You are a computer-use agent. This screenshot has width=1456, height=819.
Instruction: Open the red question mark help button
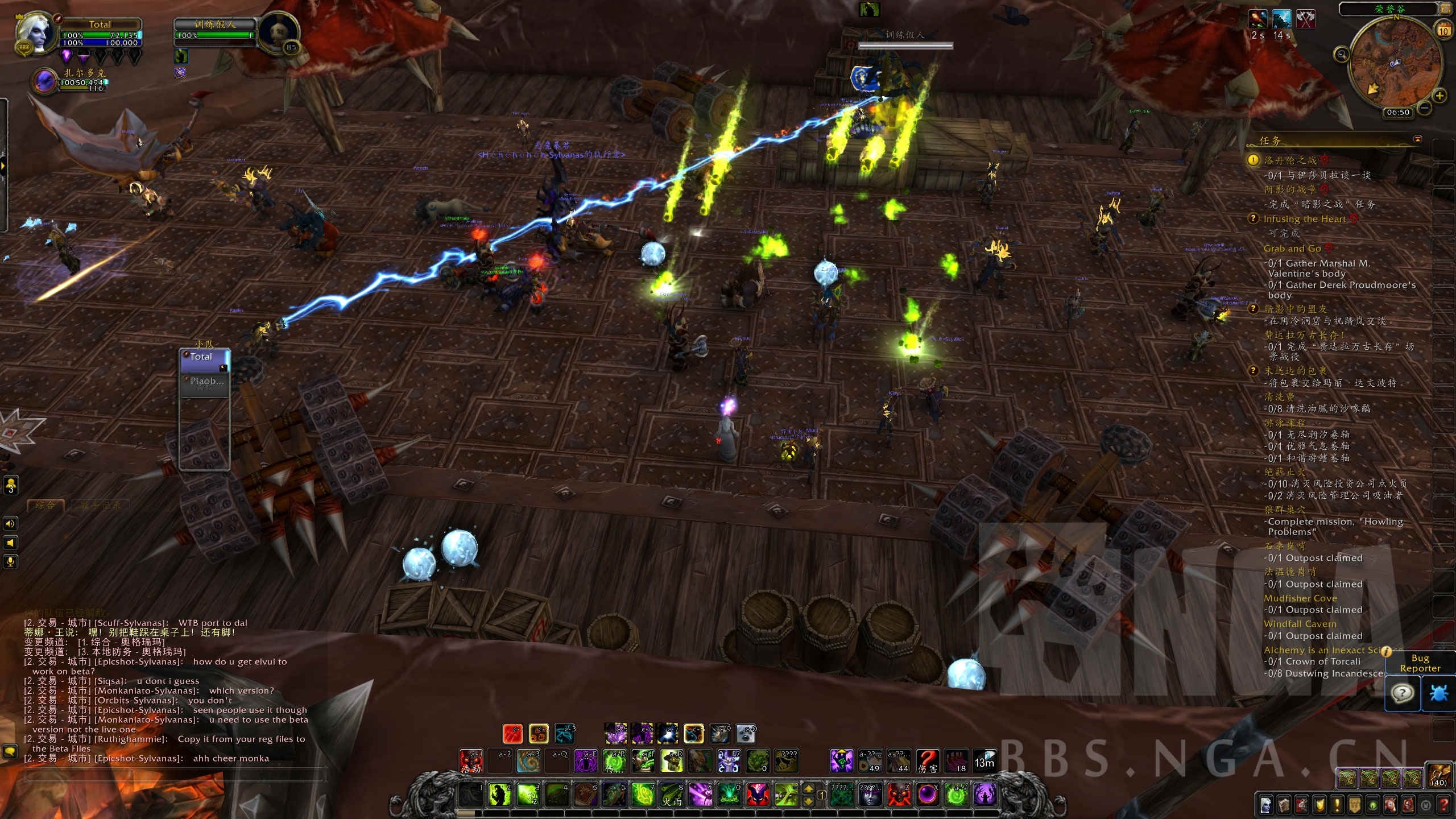[1443, 805]
